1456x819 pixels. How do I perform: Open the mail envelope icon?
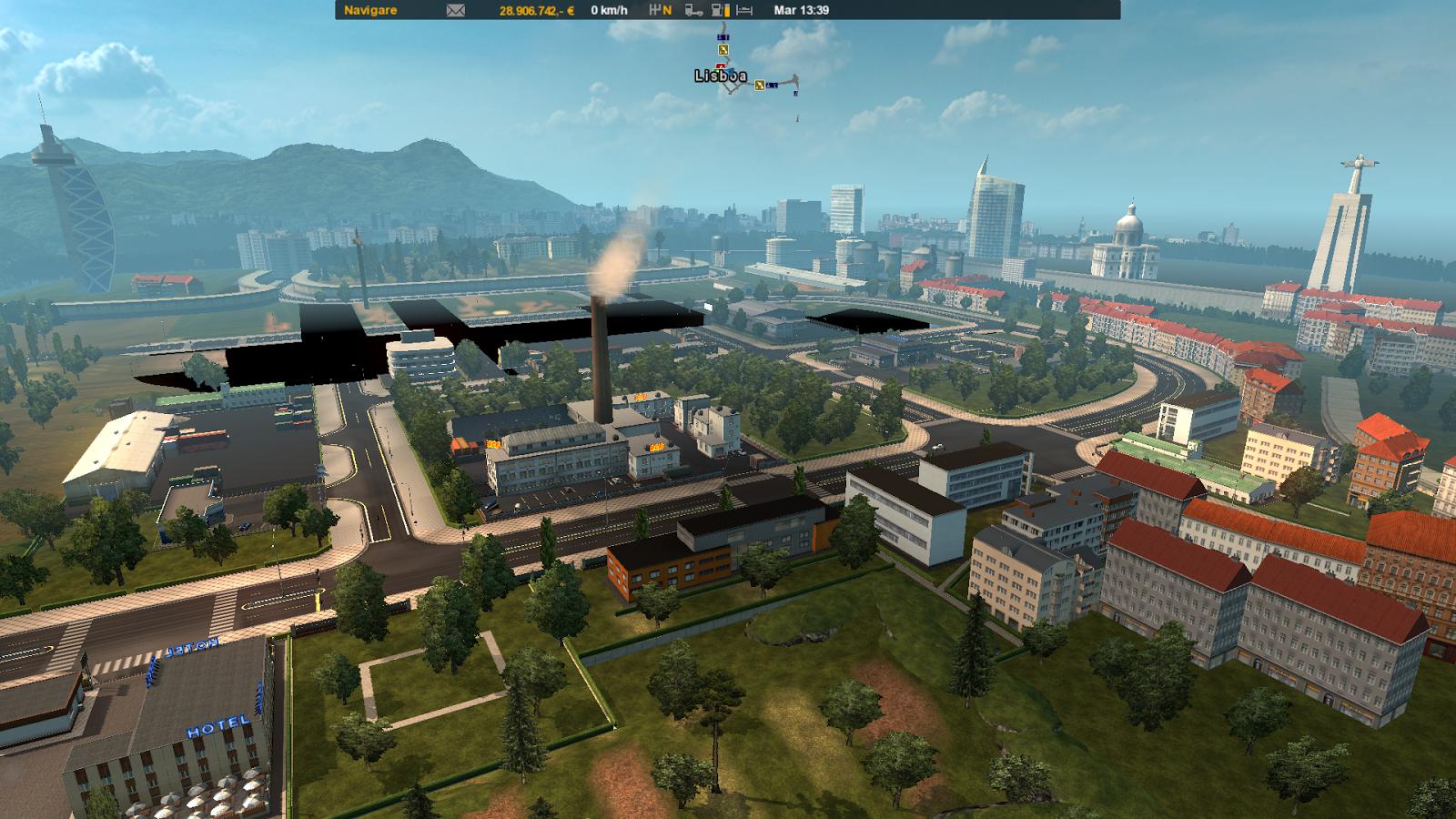(x=456, y=10)
